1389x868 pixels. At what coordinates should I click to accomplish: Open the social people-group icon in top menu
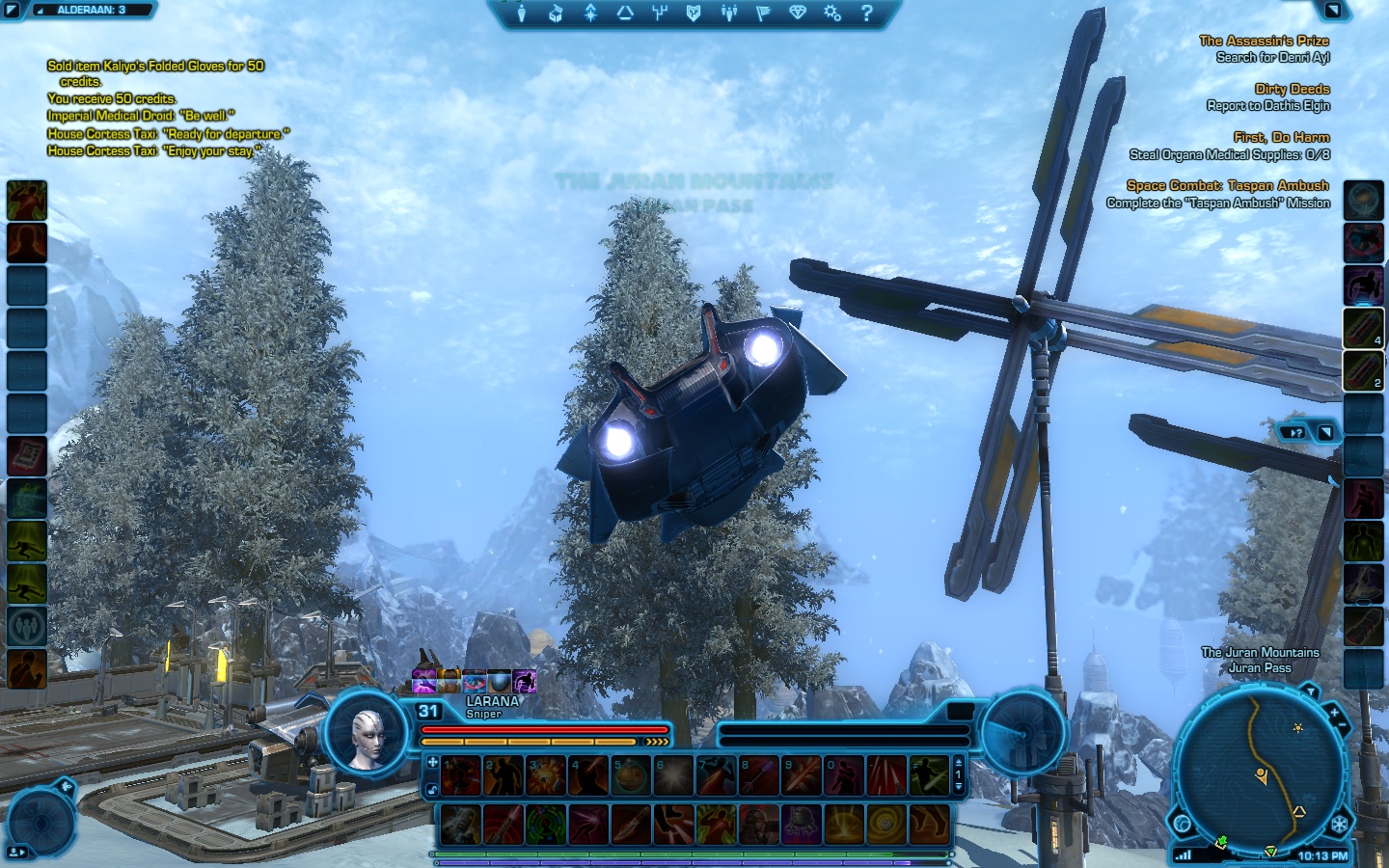pyautogui.click(x=728, y=13)
